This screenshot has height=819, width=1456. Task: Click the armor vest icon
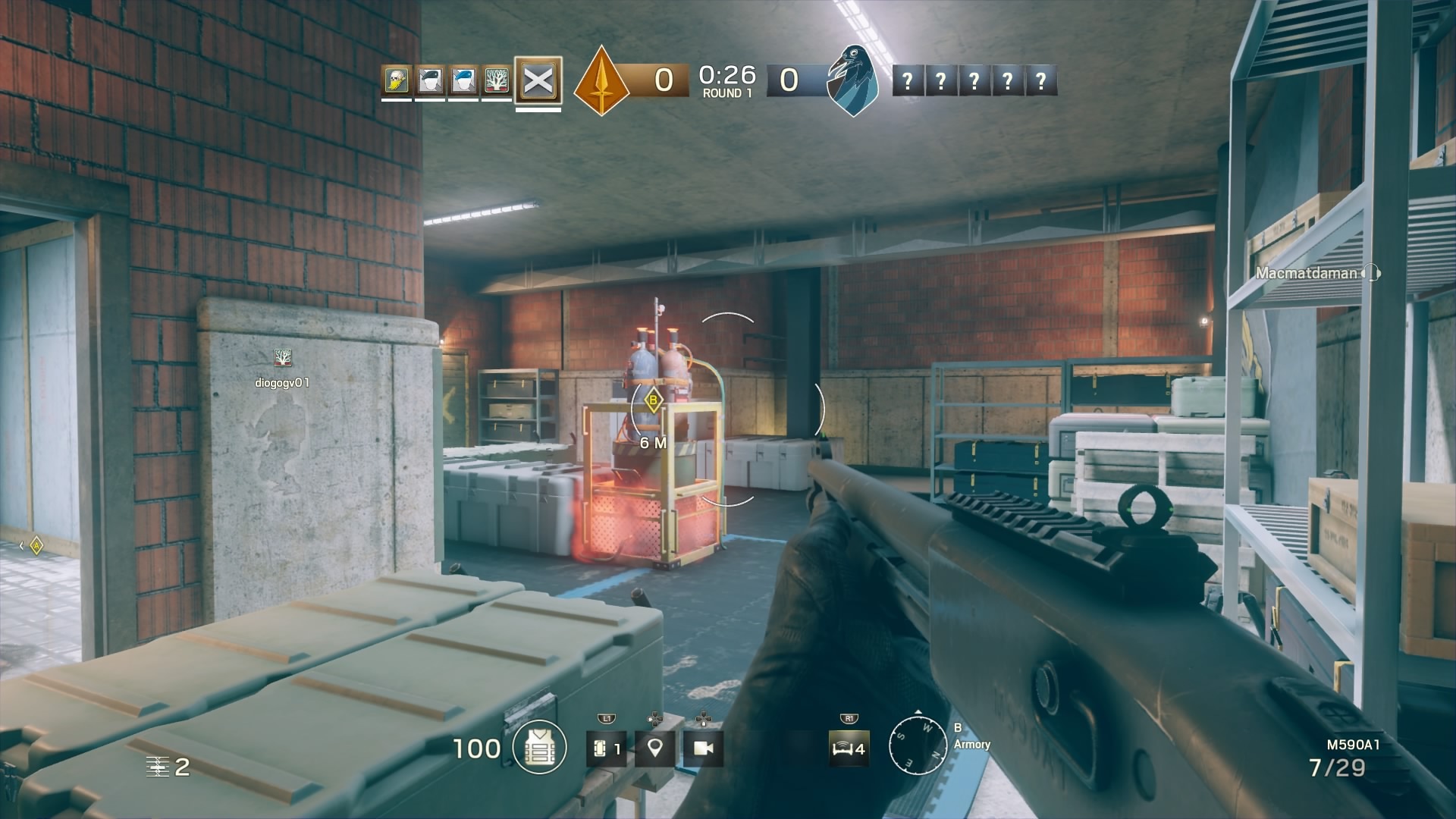point(539,748)
